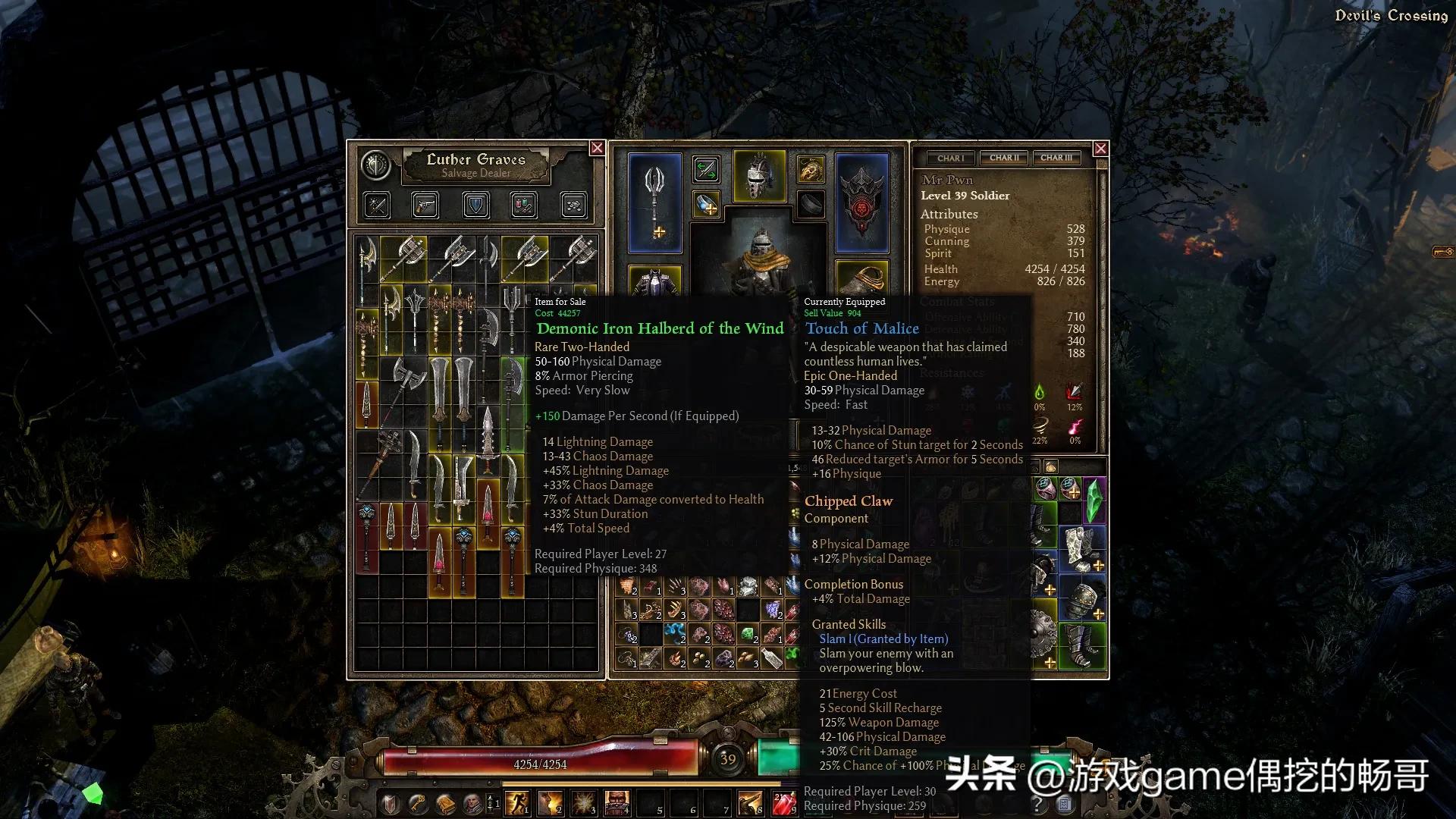Switch to the CHAR III tab
This screenshot has height=819, width=1456.
click(1056, 158)
